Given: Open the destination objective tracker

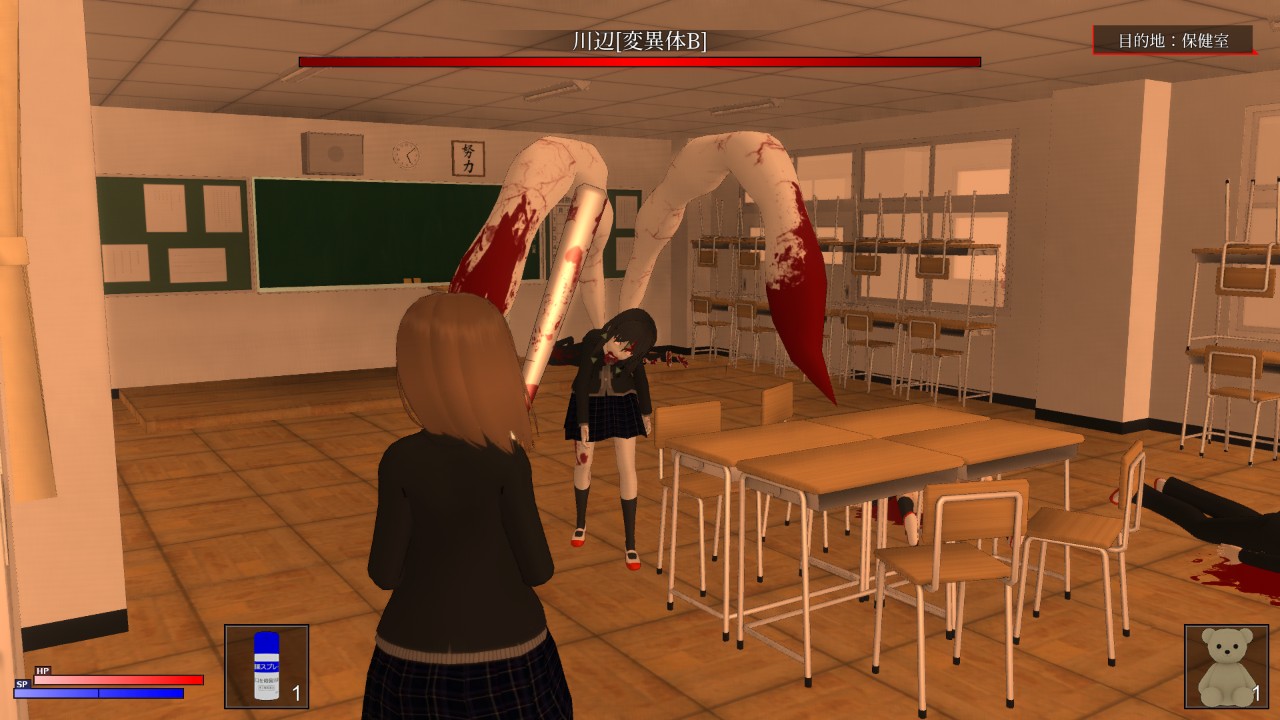Looking at the screenshot, I should 1172,40.
